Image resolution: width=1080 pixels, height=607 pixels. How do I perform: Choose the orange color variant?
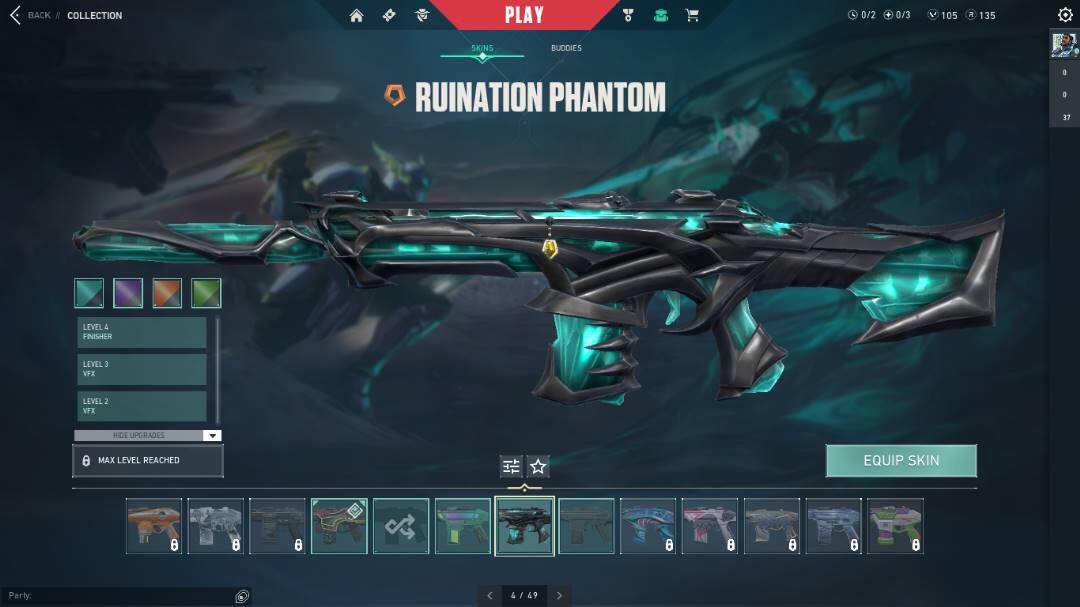[x=167, y=293]
